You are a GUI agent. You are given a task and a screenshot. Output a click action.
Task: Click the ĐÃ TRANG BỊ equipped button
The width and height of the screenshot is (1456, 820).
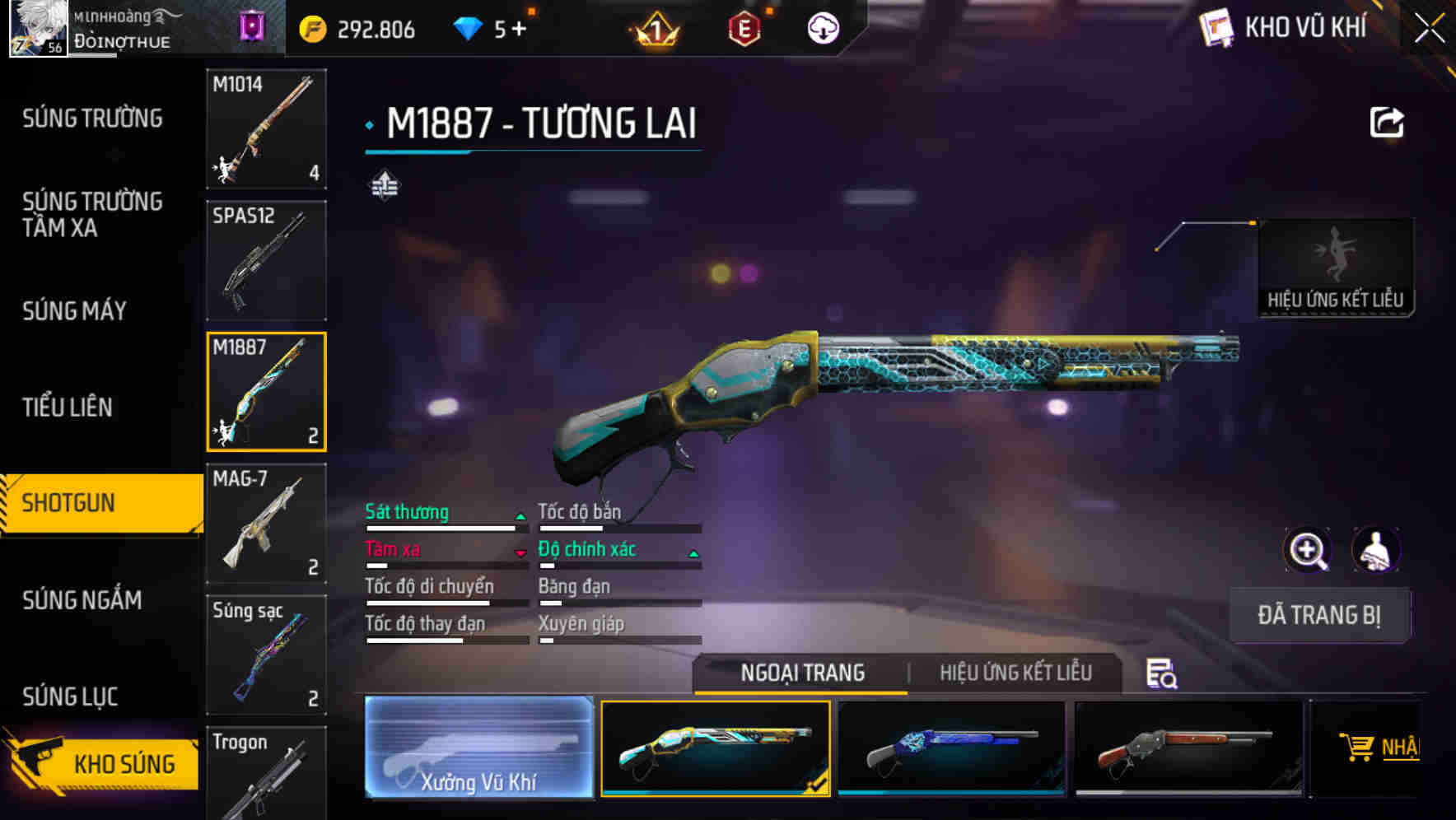tap(1319, 615)
